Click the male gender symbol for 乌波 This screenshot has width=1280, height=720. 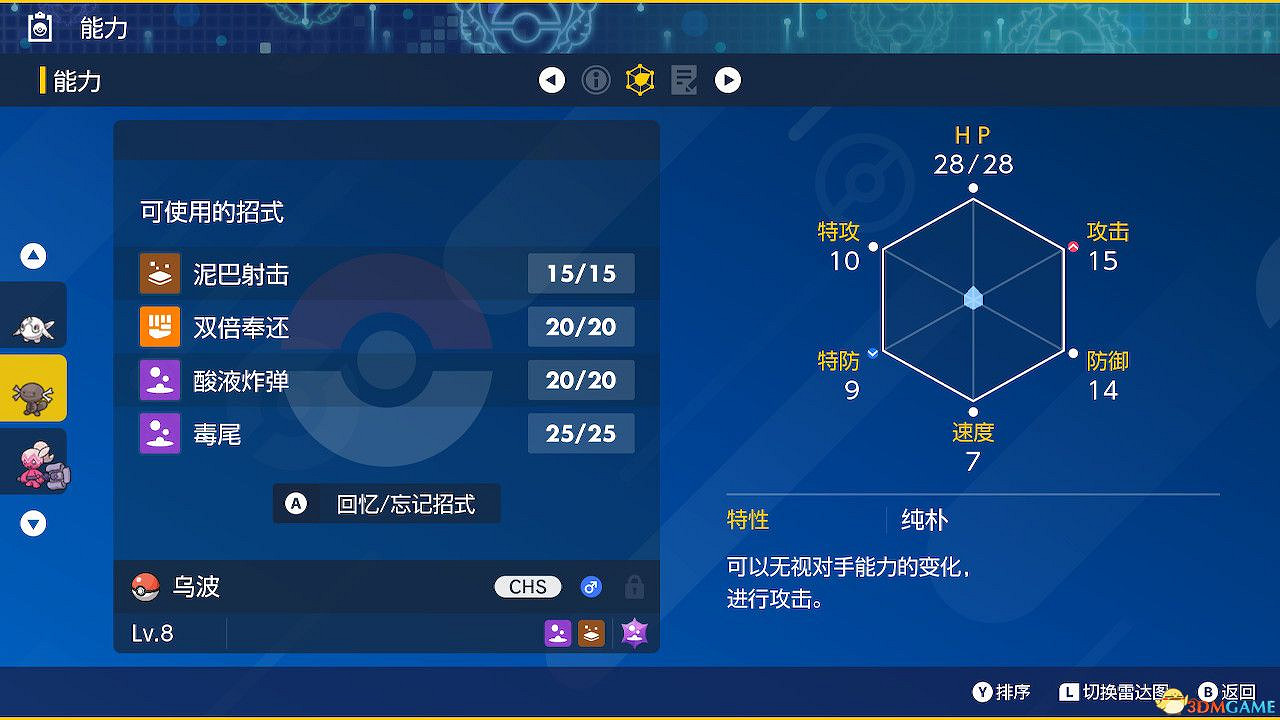tap(591, 587)
